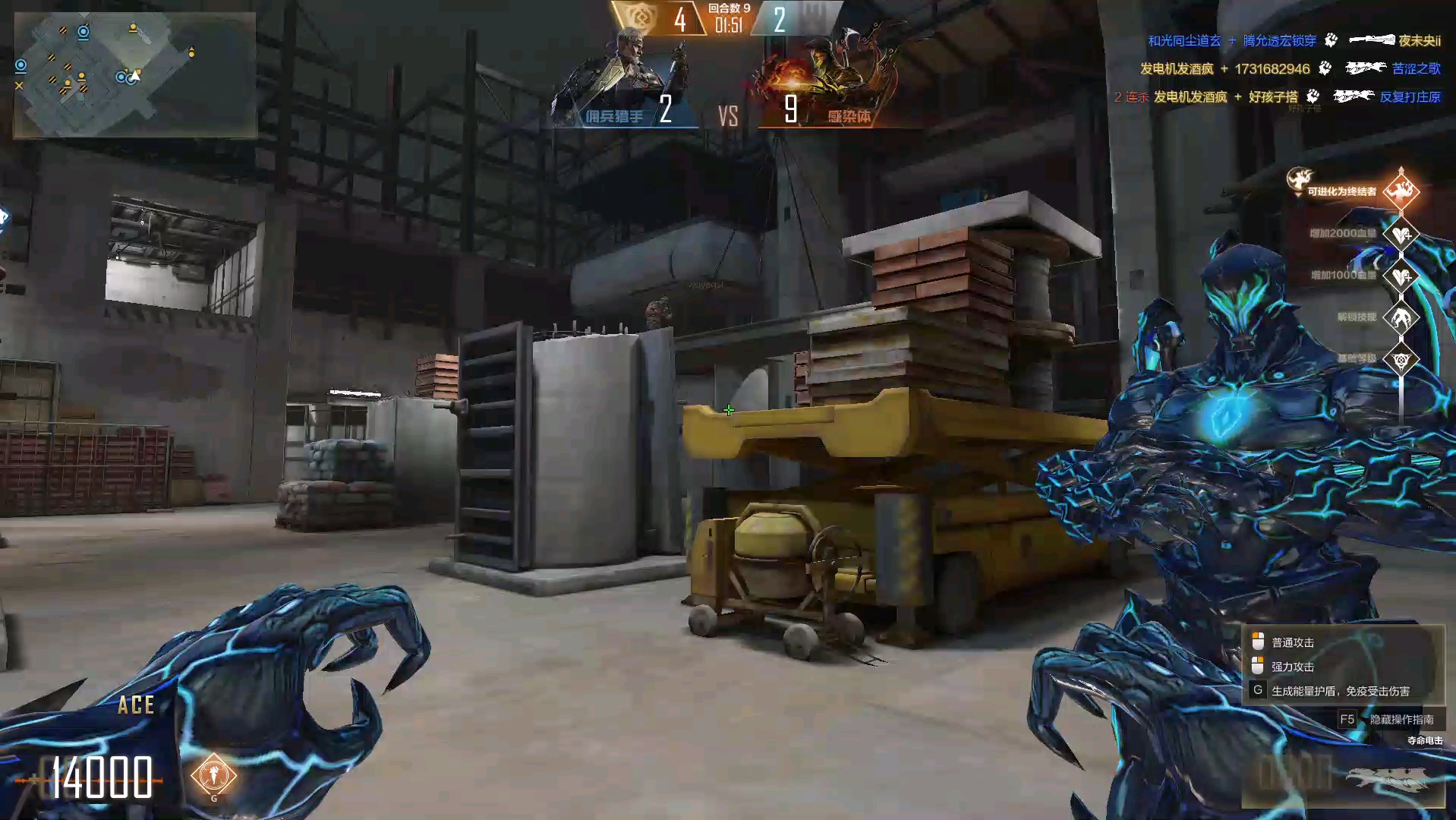Select the 增加2000血量 evolution node
1456x820 pixels.
click(1401, 234)
